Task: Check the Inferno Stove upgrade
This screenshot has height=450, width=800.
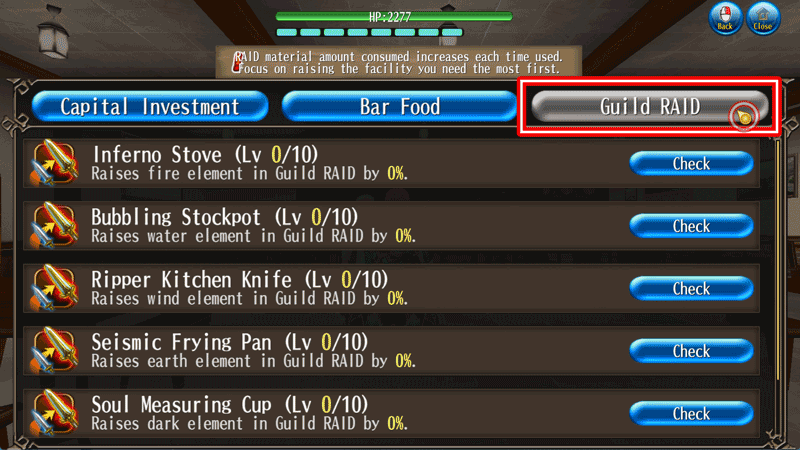Action: (691, 164)
